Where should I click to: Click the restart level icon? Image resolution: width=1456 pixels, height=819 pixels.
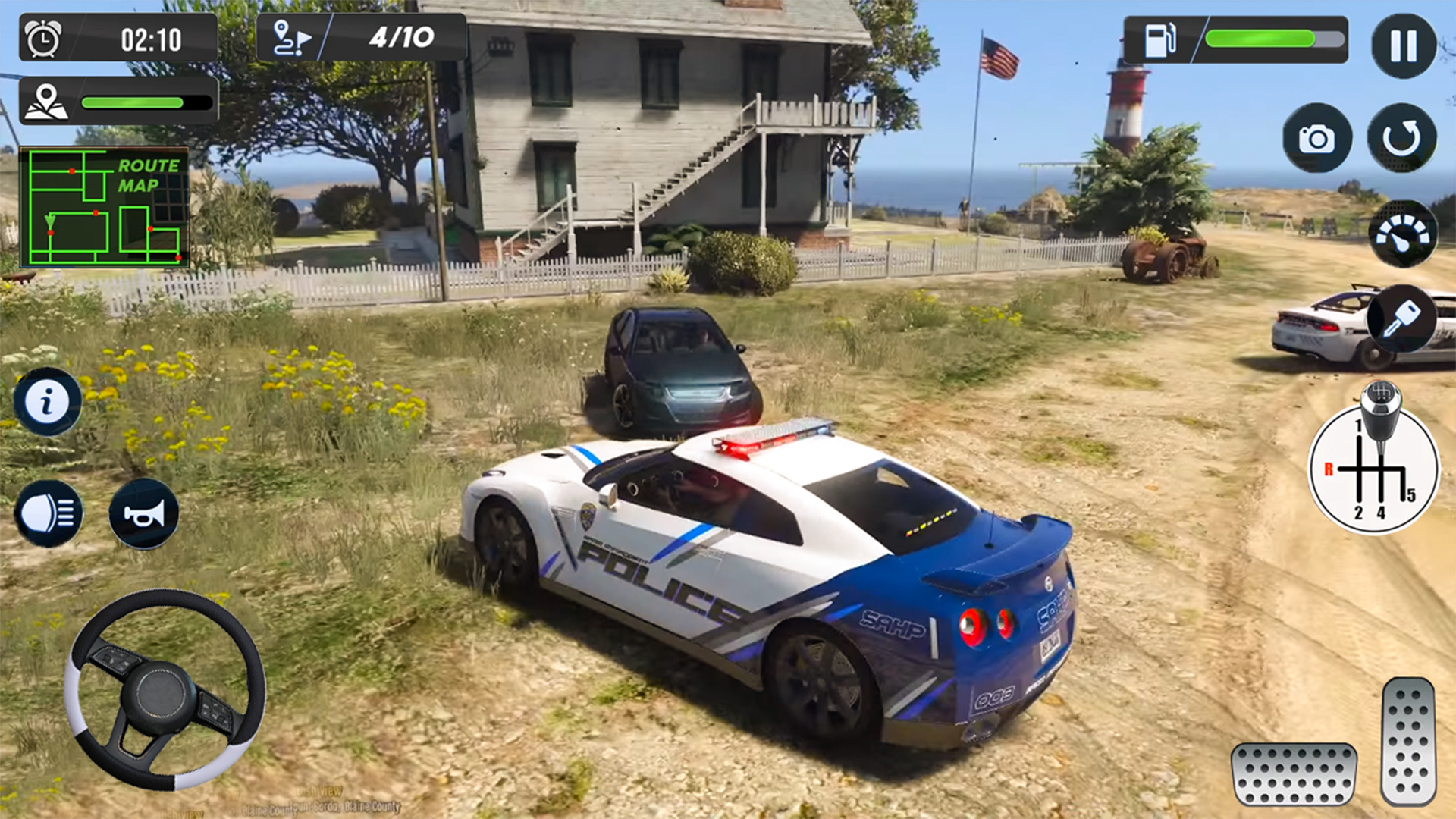[1402, 139]
